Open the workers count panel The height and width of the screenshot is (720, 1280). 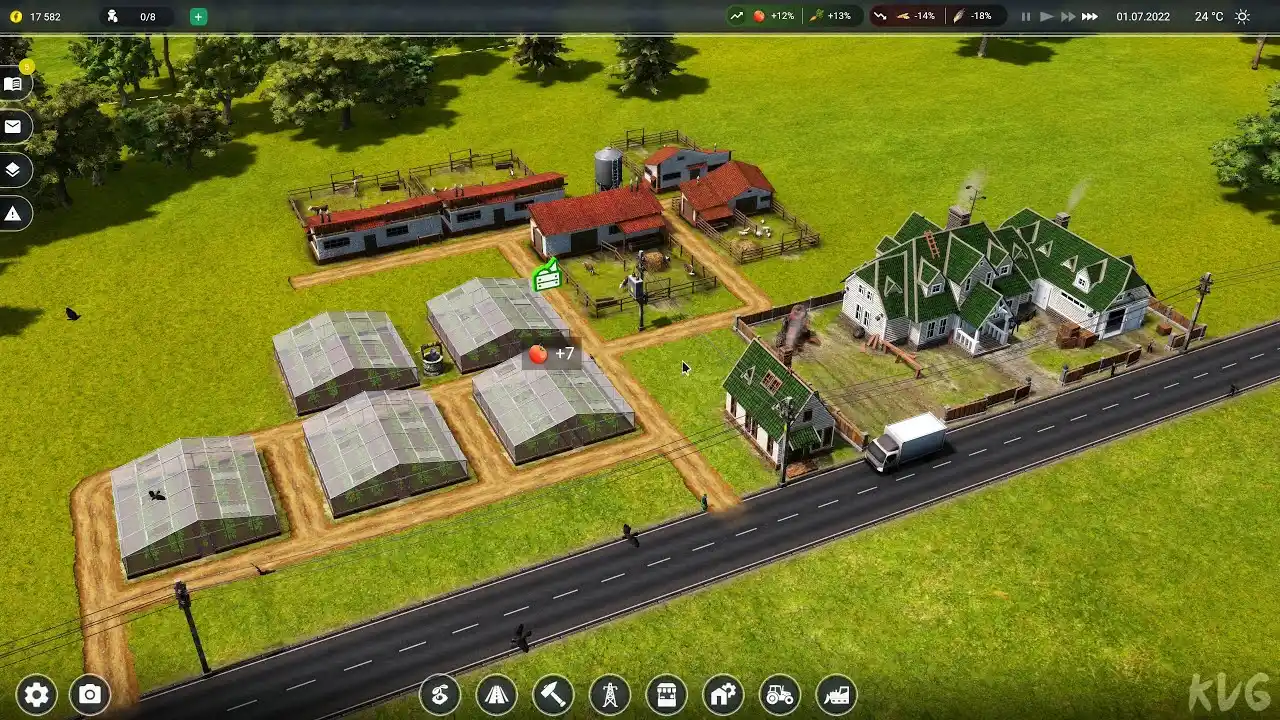(x=135, y=17)
